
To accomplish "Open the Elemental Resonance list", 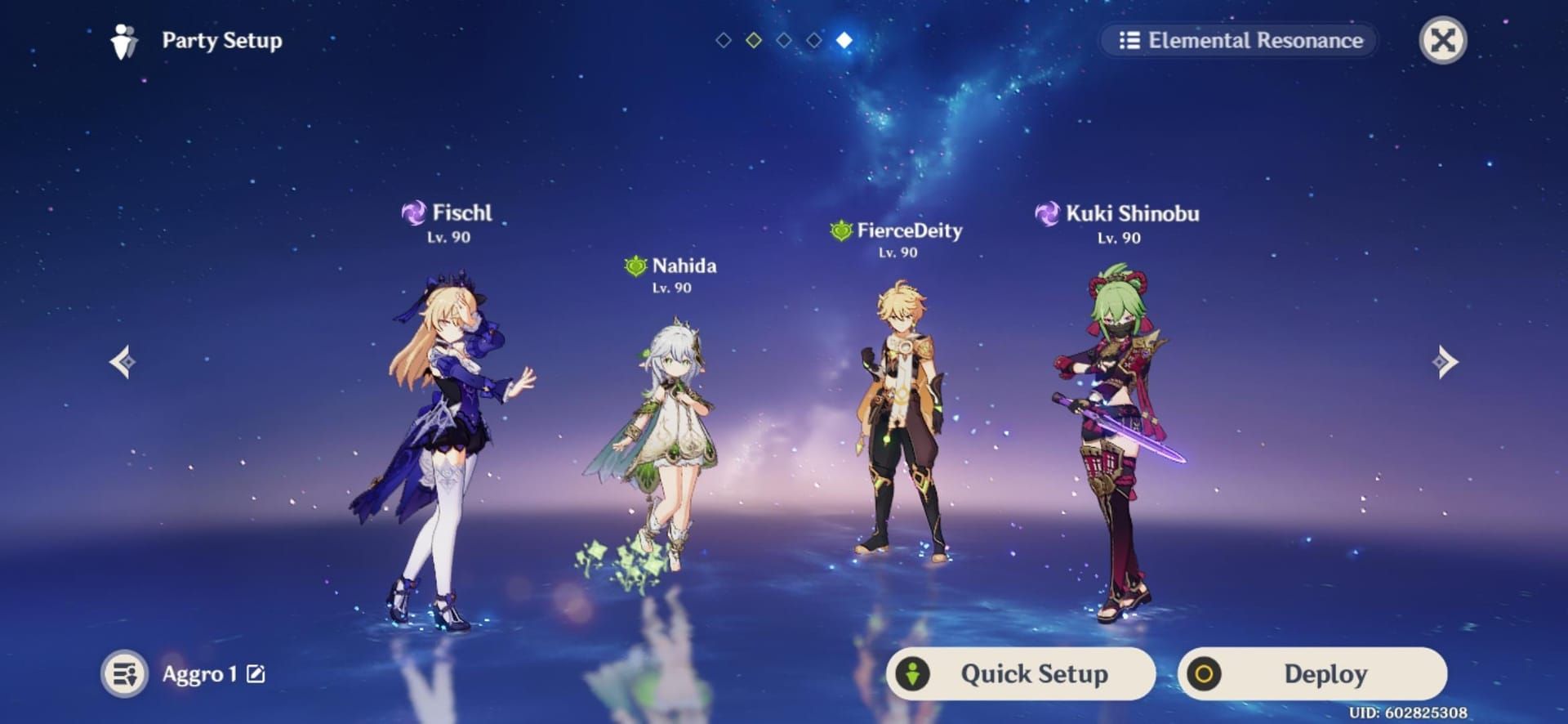I will [x=1240, y=40].
